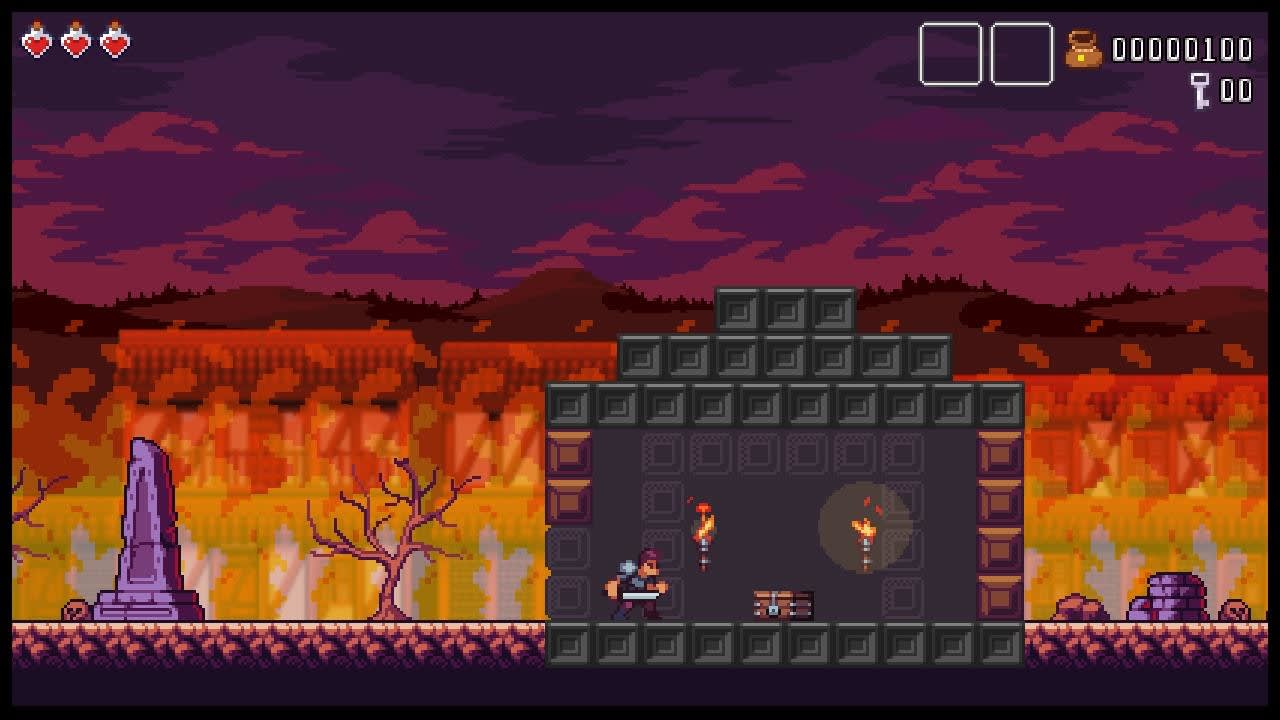Viewport: 1280px width, 720px height.
Task: Select the locked treasure chest
Action: point(780,603)
